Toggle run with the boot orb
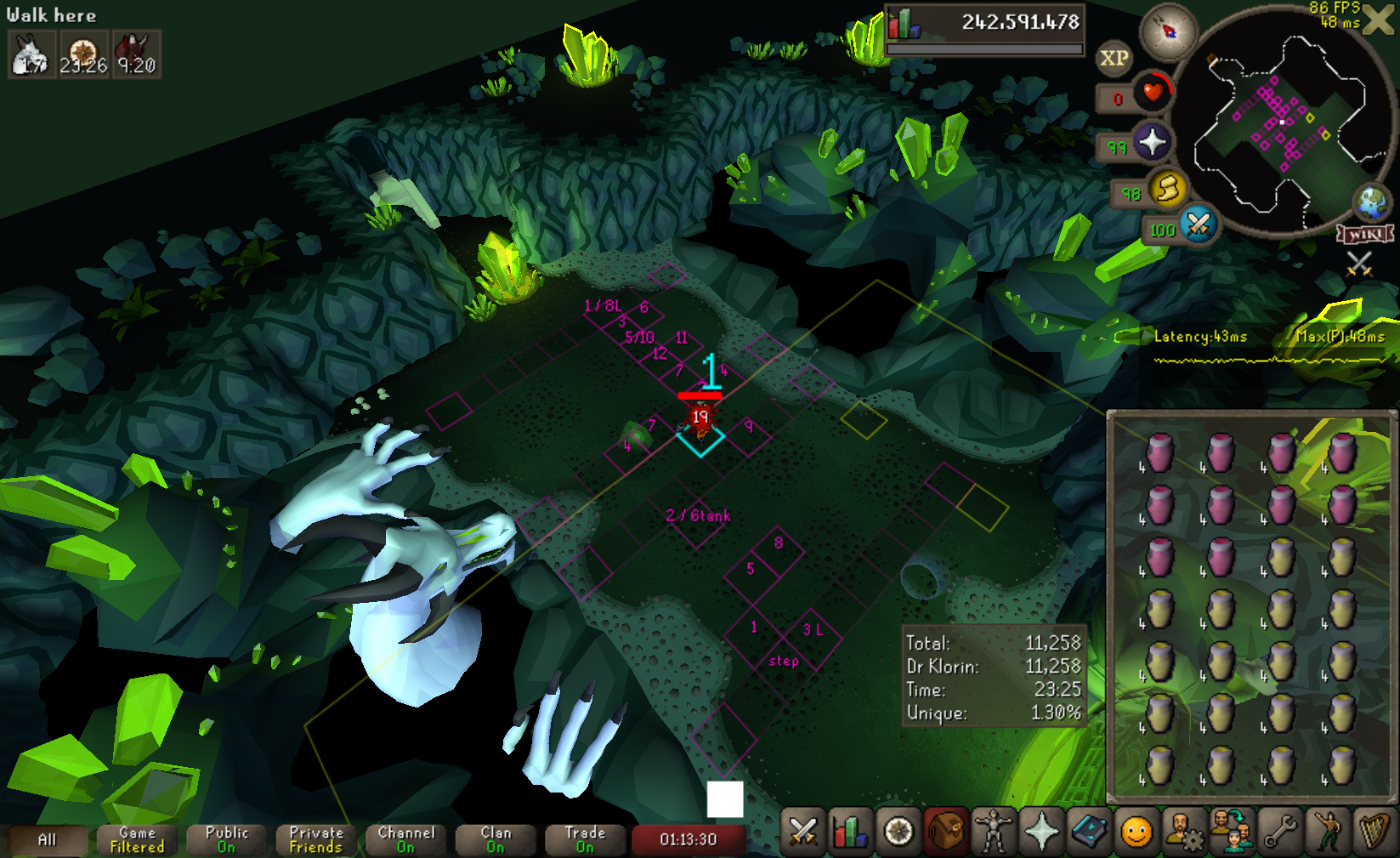 click(1169, 189)
